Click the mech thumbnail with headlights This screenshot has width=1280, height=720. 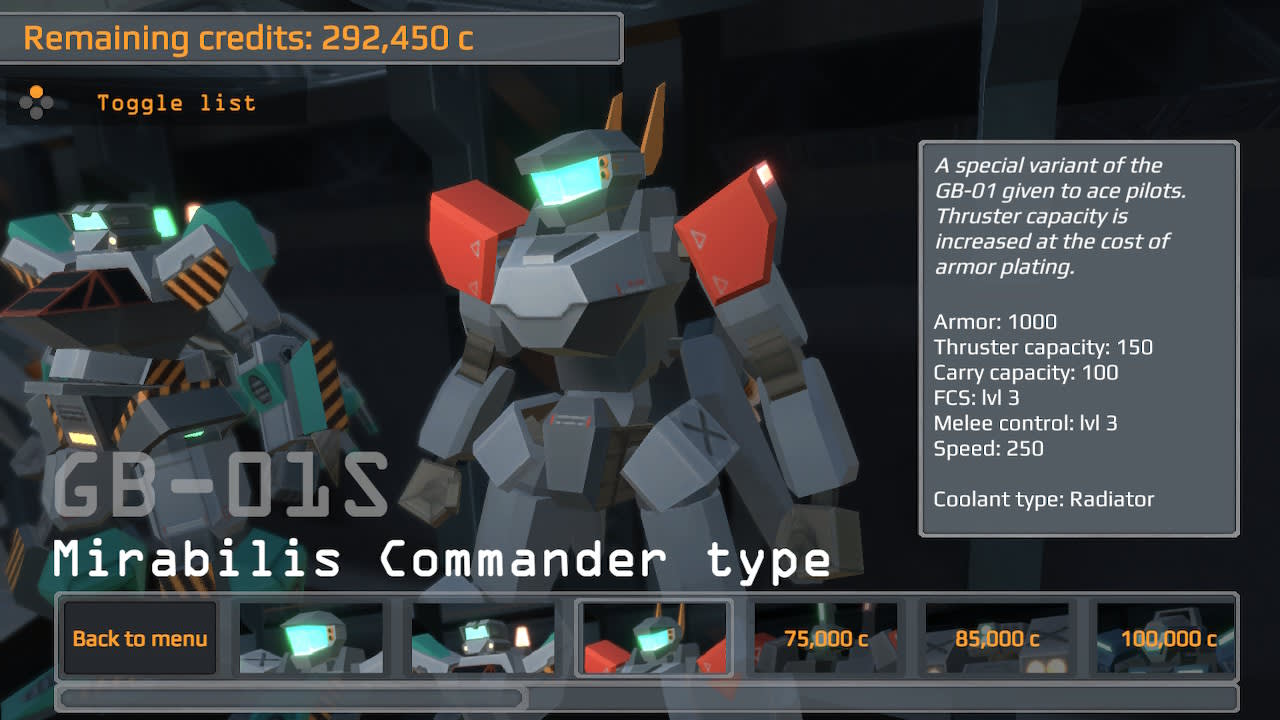(x=483, y=637)
